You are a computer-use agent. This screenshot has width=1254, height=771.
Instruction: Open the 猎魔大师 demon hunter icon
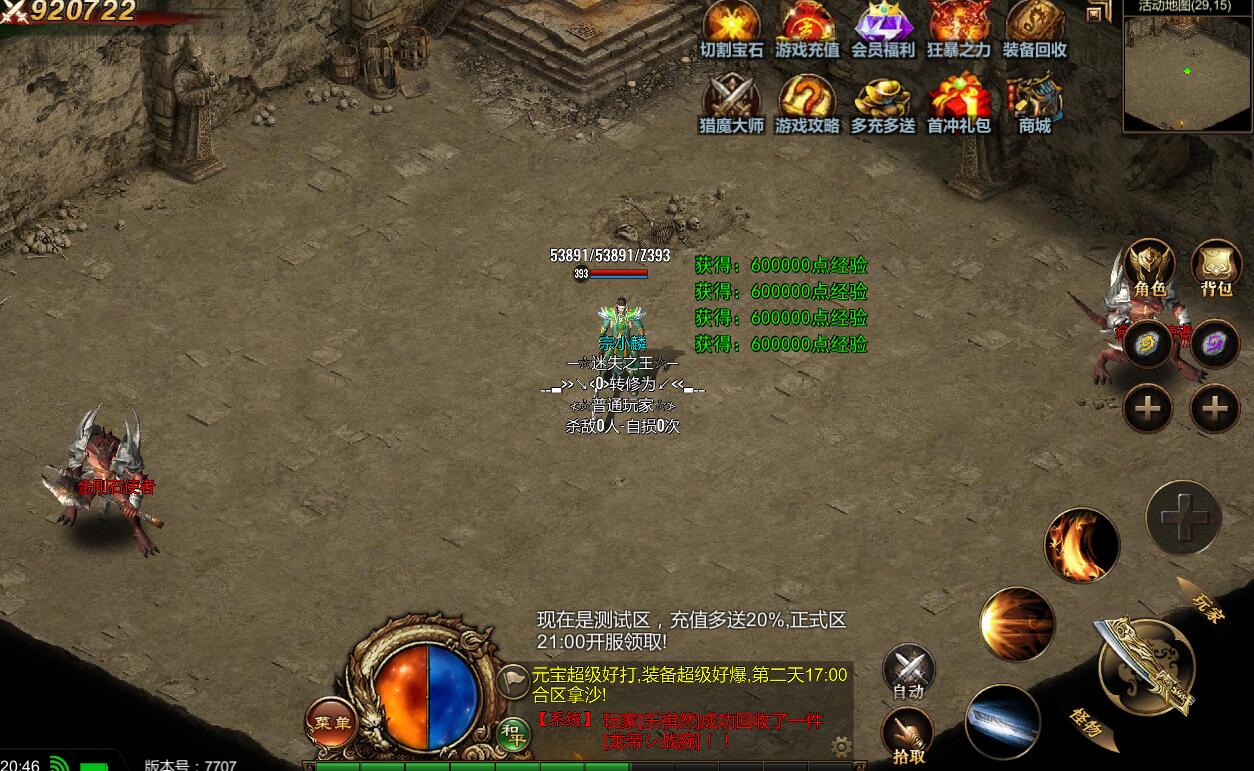click(731, 103)
